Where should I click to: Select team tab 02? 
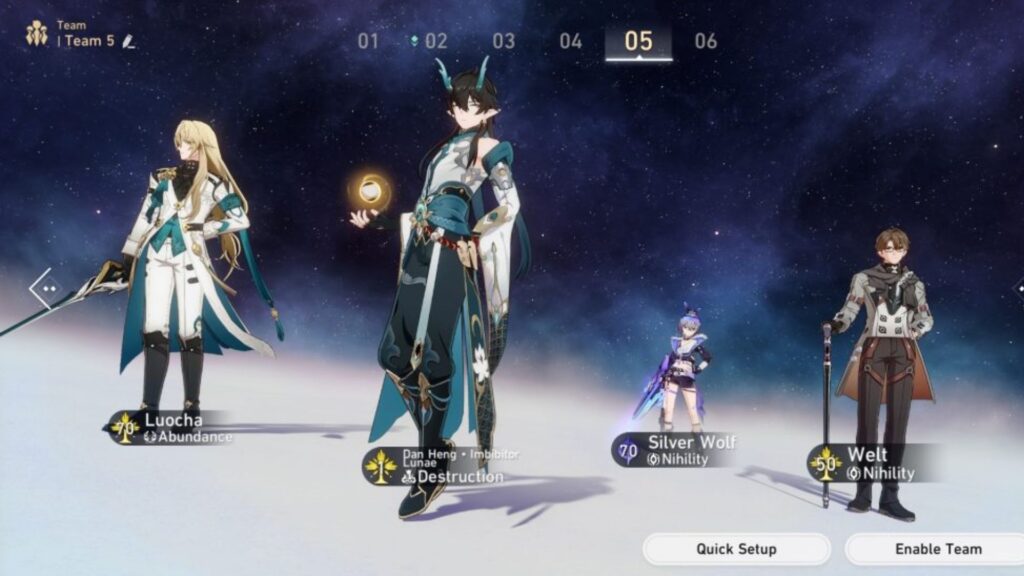pos(435,41)
